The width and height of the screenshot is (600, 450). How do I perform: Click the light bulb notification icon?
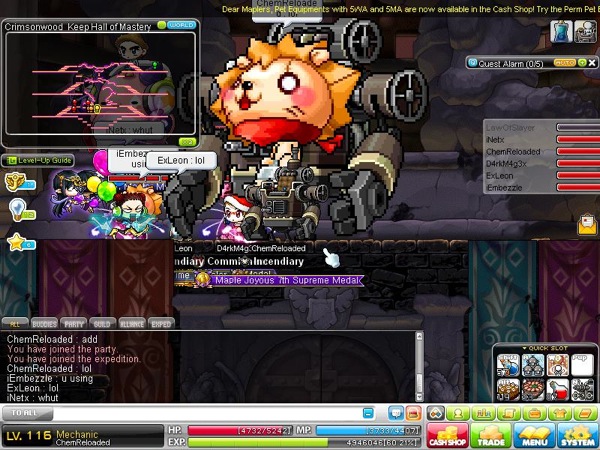click(x=16, y=207)
